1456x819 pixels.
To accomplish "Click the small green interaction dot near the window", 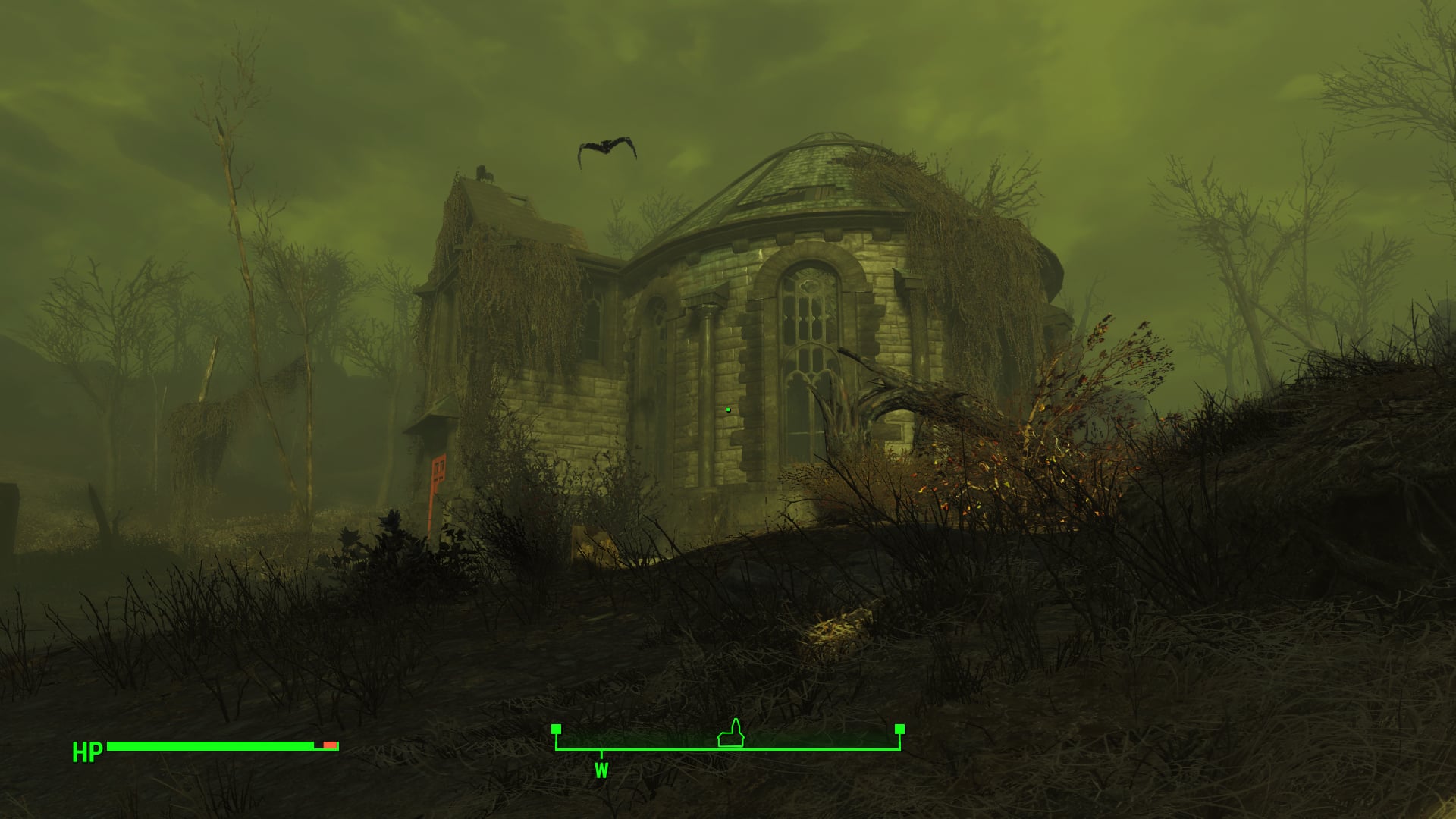I will (x=726, y=408).
